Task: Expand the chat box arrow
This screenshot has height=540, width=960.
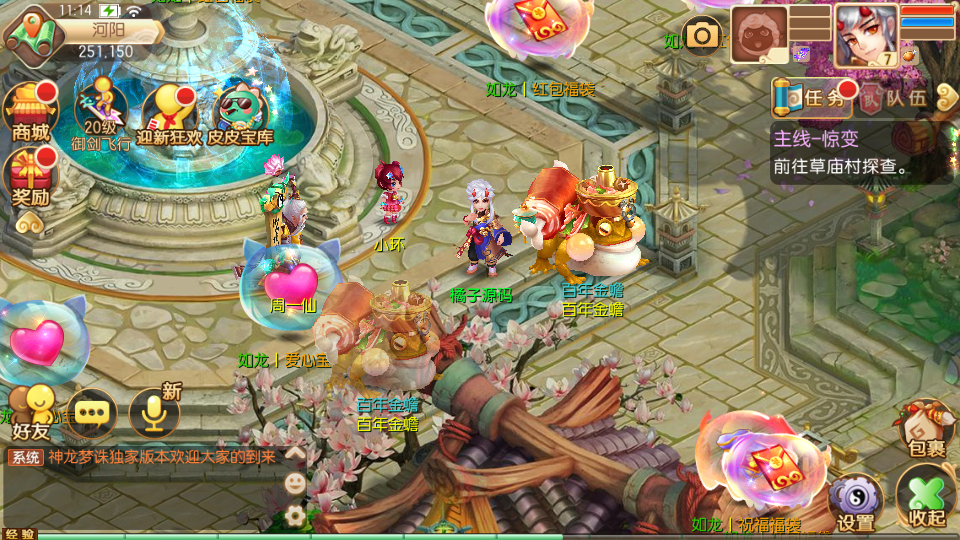Action: click(295, 454)
